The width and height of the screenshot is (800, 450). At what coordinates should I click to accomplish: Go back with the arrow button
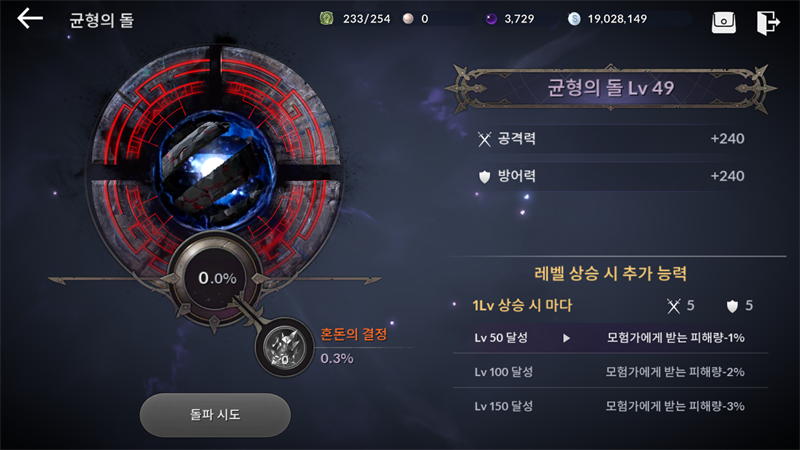30,19
